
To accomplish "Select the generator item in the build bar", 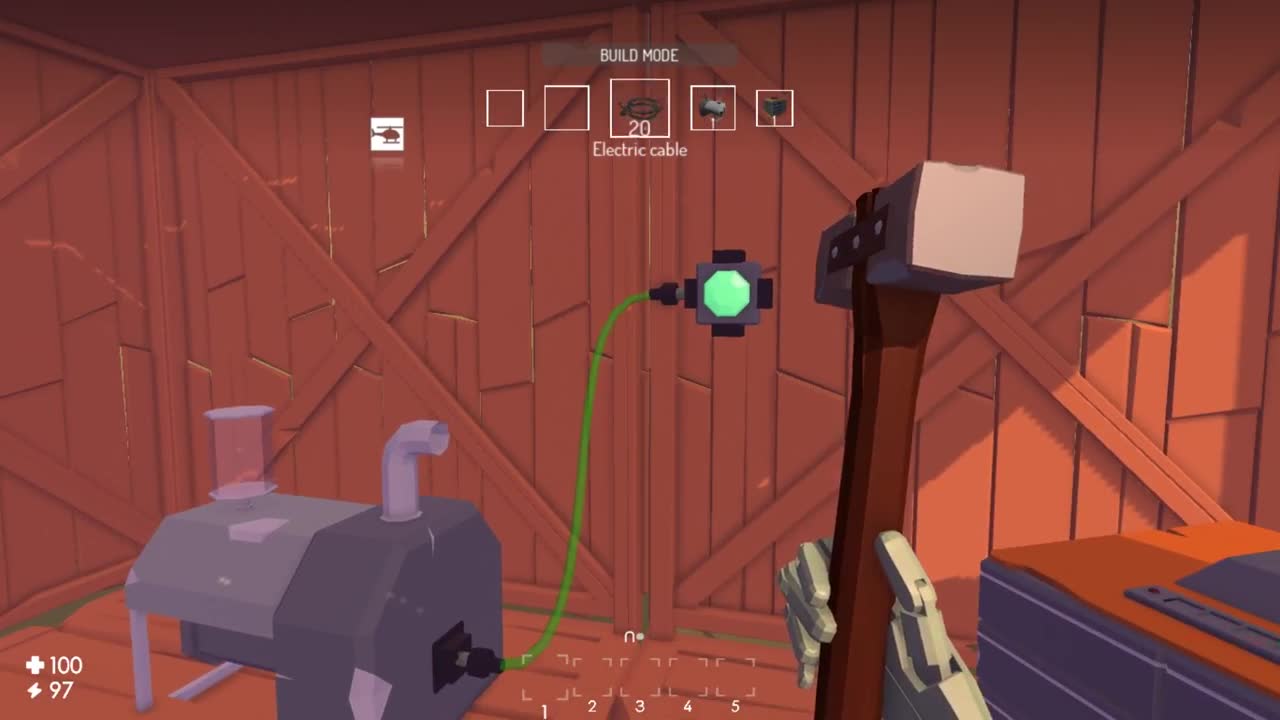I will click(x=712, y=107).
